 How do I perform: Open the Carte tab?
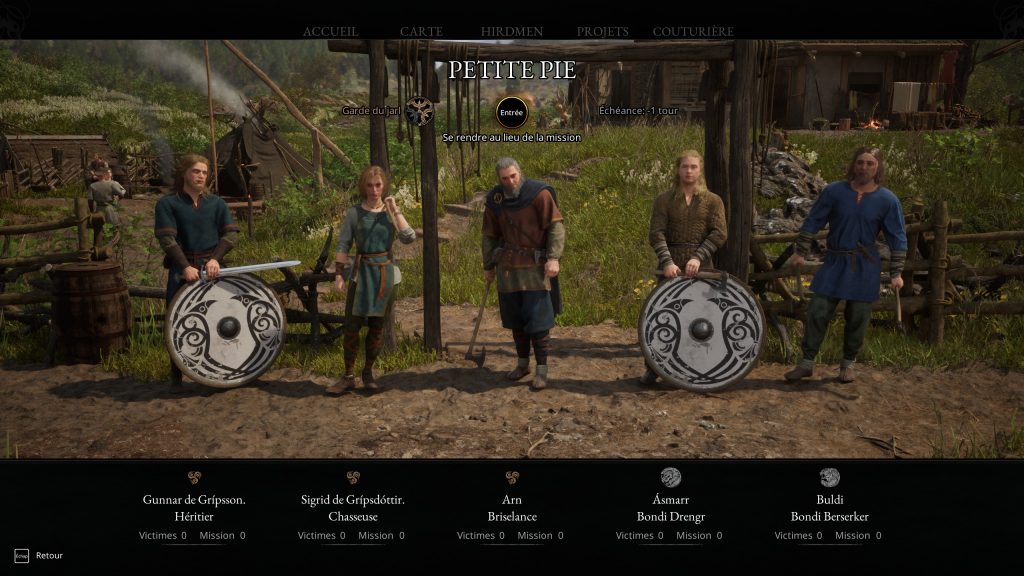pos(421,32)
